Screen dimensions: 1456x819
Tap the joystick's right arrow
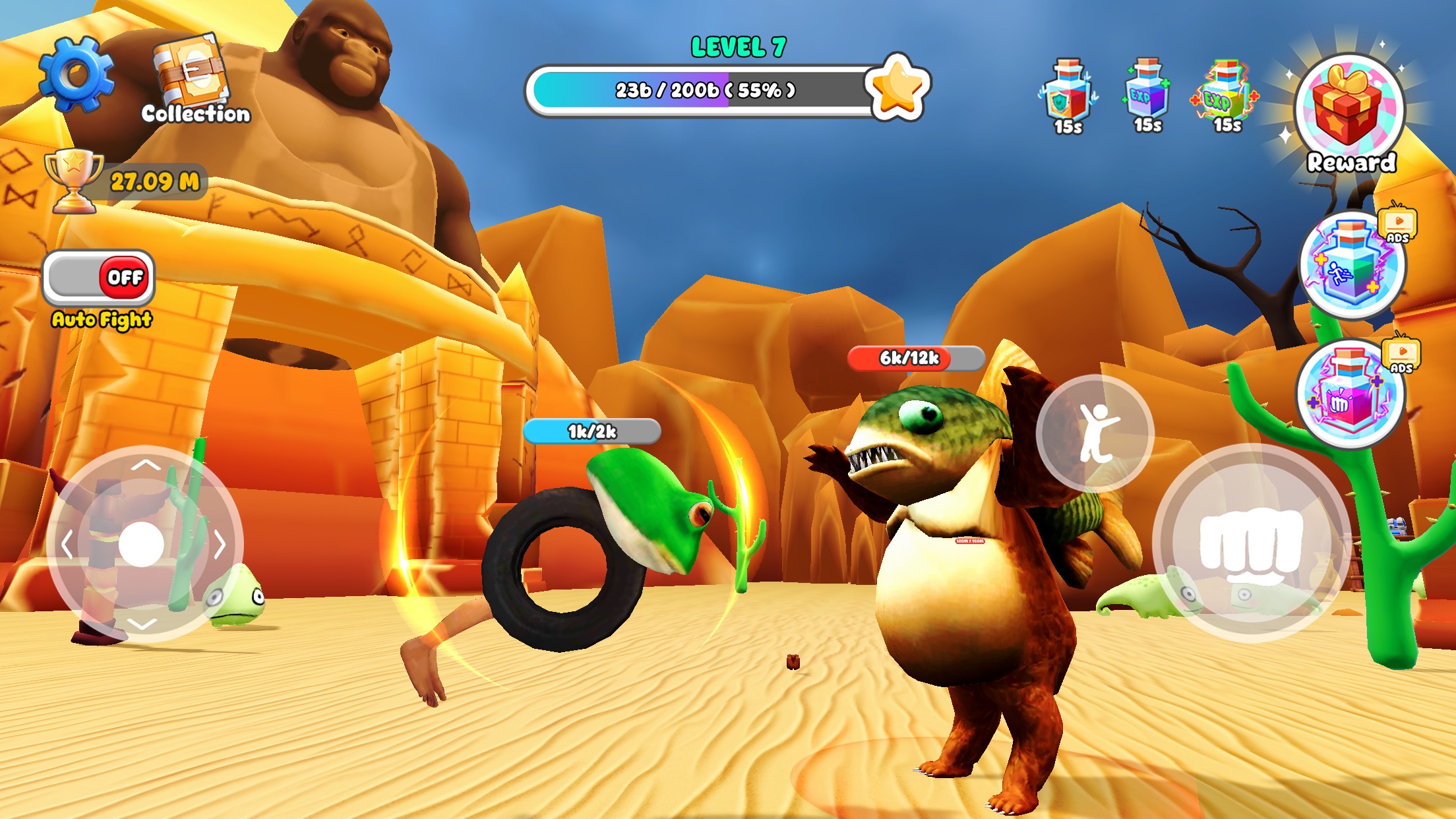220,545
